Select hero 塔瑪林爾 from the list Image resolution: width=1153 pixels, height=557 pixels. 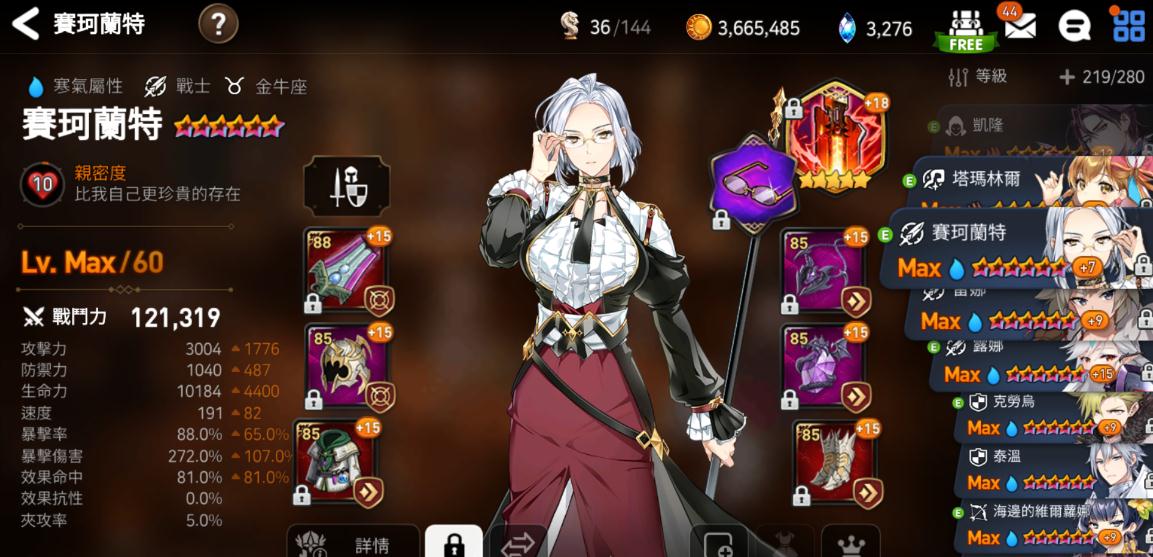[x=1020, y=182]
